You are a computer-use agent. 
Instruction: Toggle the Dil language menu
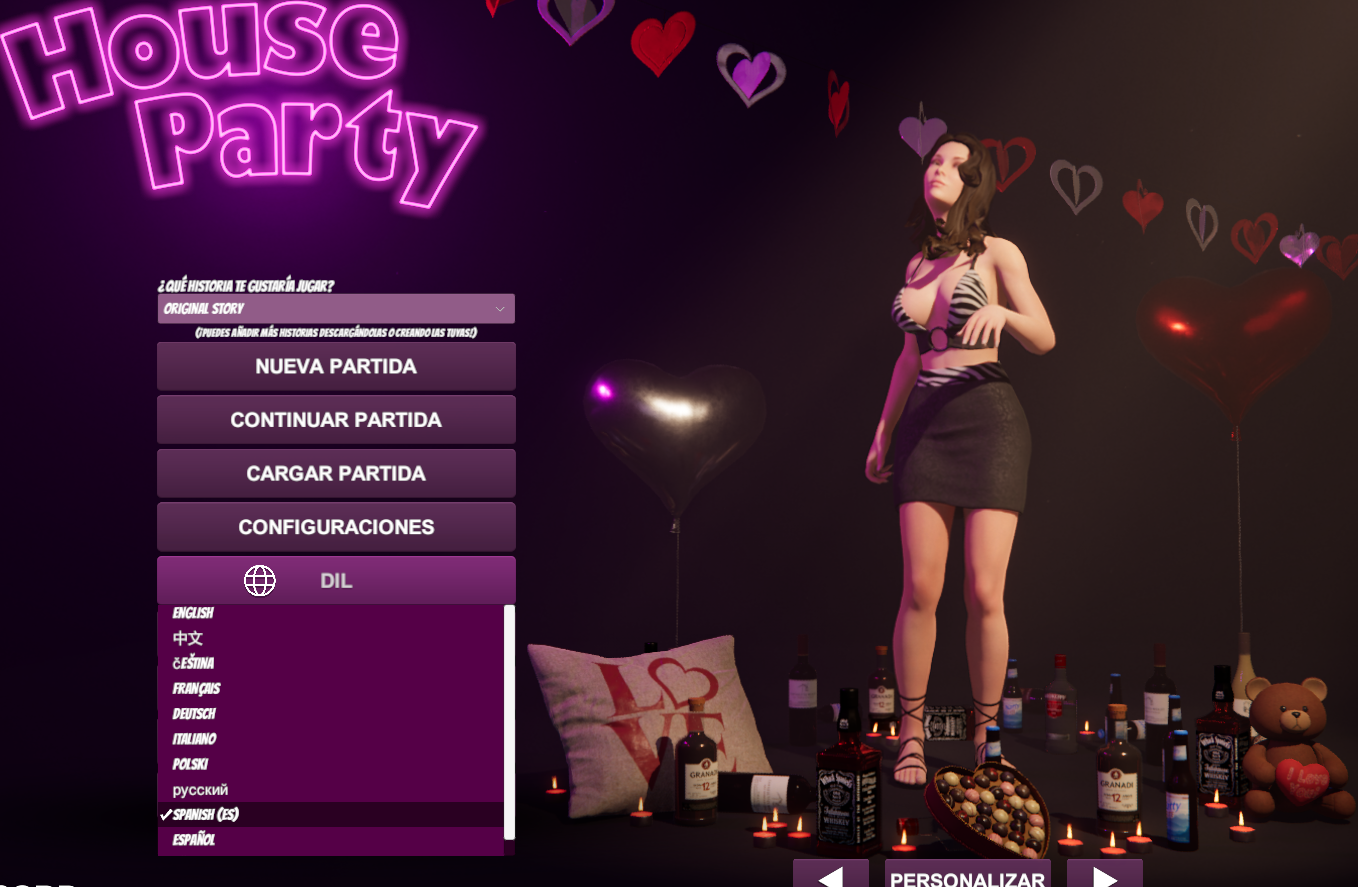point(336,581)
